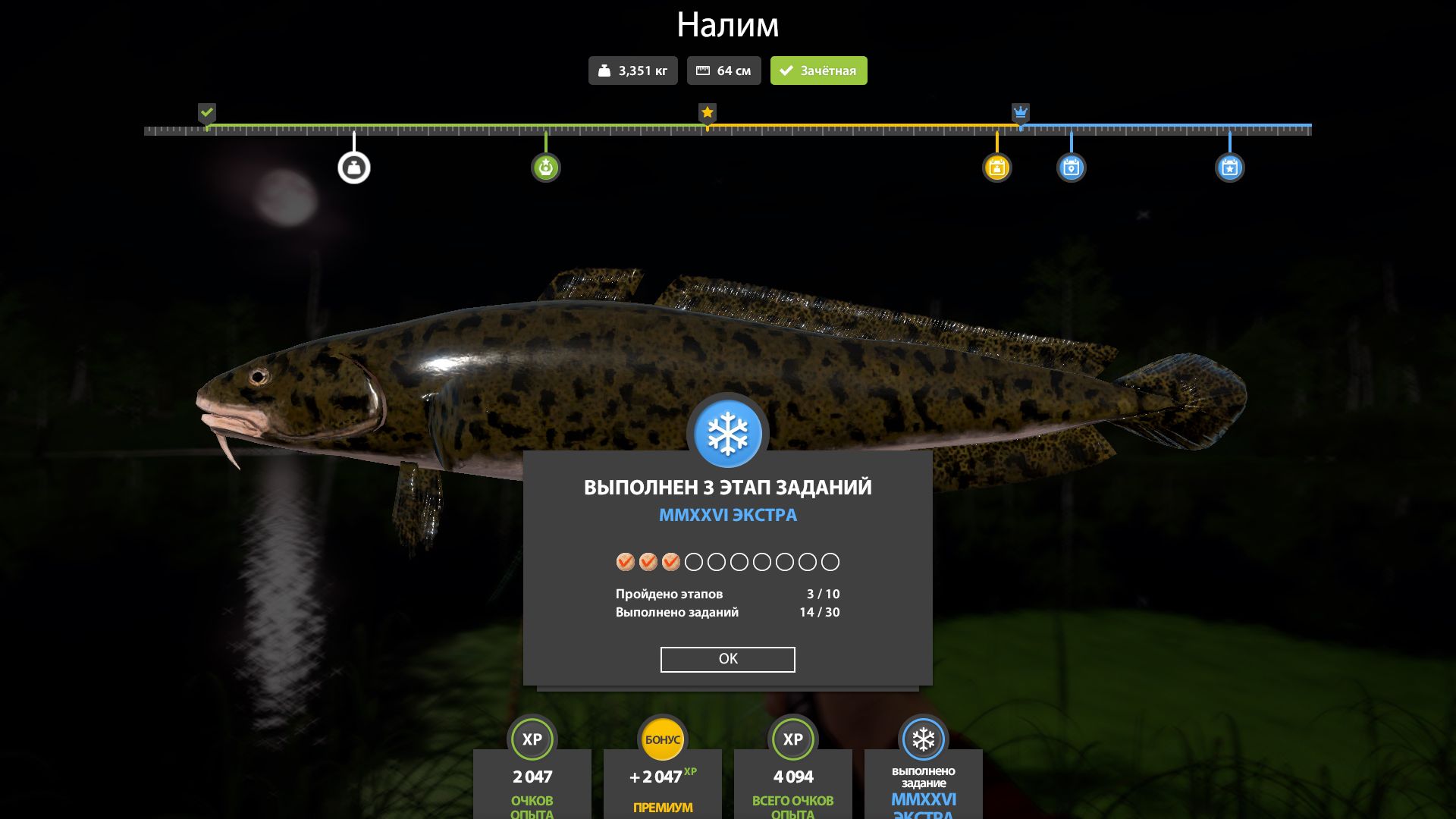Select the blue calendar location-pin marker

(1071, 168)
